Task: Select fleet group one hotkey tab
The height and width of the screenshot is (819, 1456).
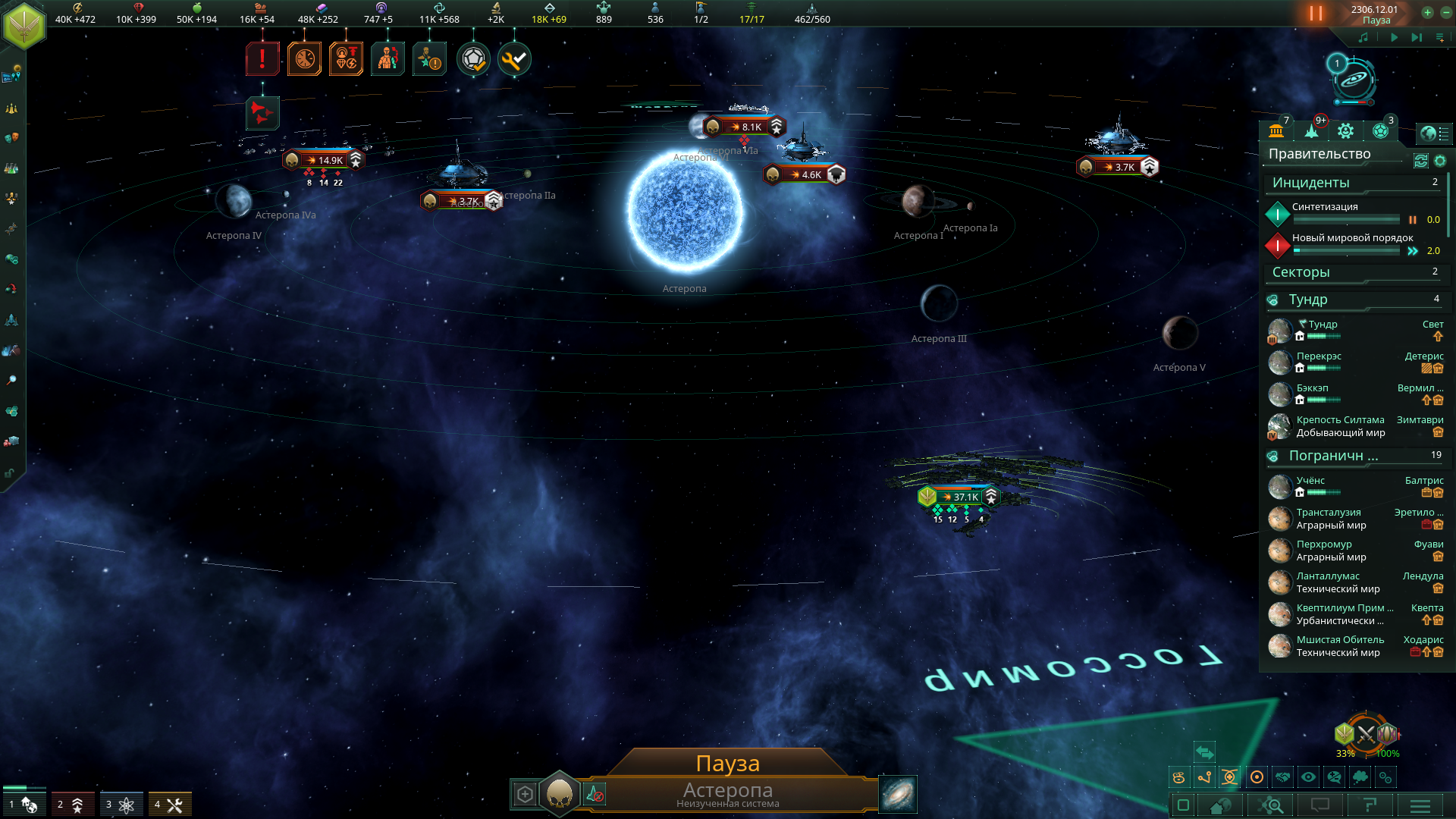Action: point(24,805)
